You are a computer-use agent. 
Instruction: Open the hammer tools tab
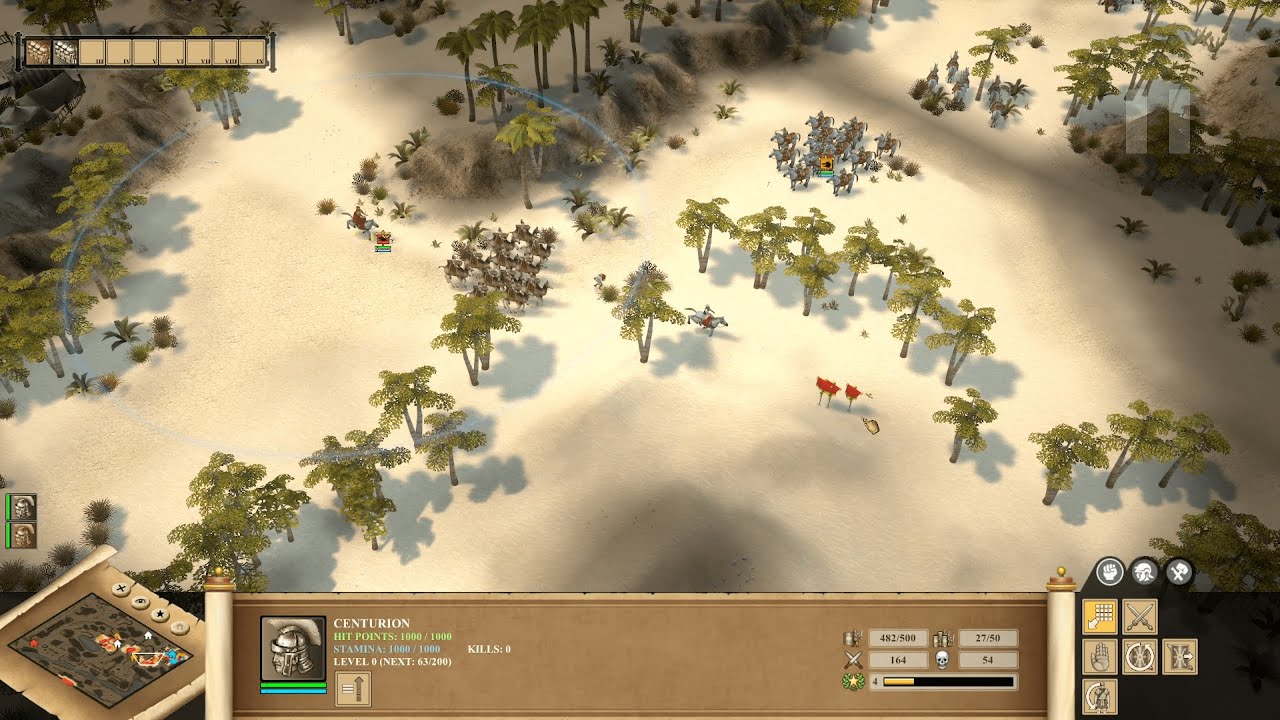point(1179,572)
